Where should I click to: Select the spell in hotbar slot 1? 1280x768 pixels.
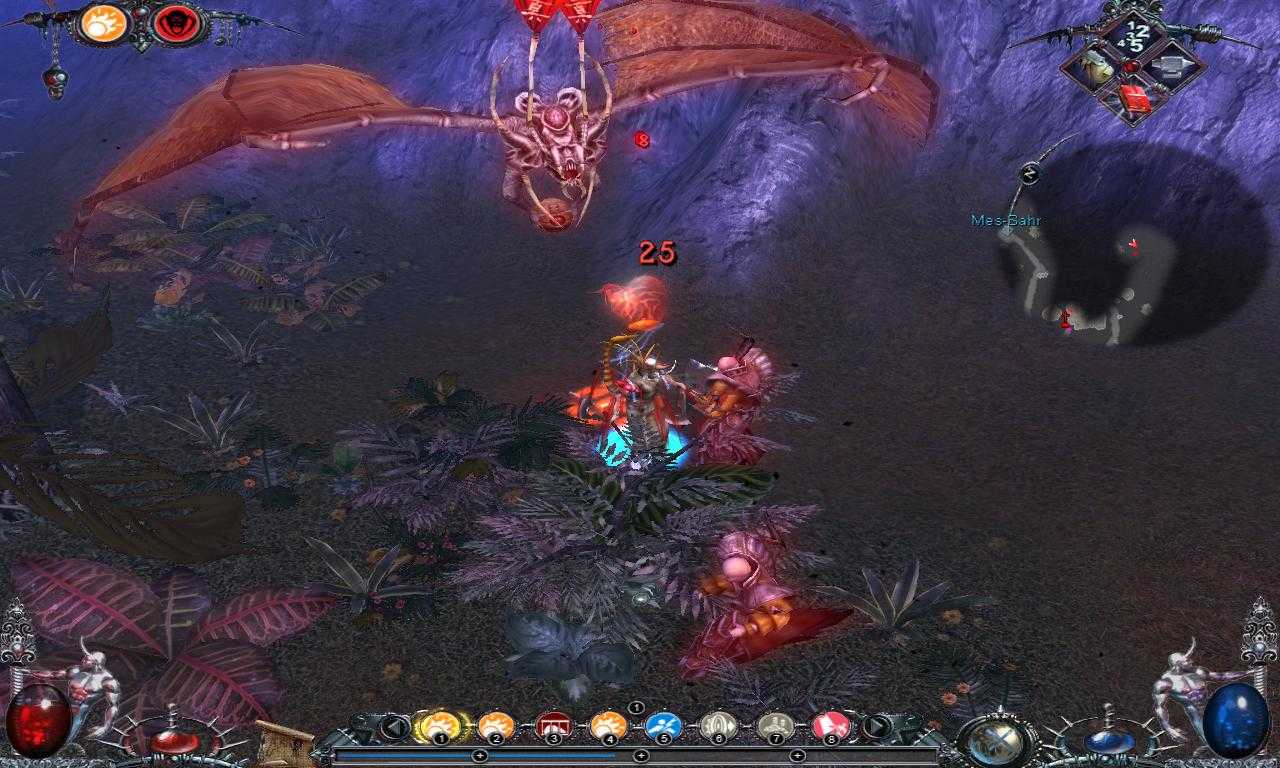(x=440, y=724)
